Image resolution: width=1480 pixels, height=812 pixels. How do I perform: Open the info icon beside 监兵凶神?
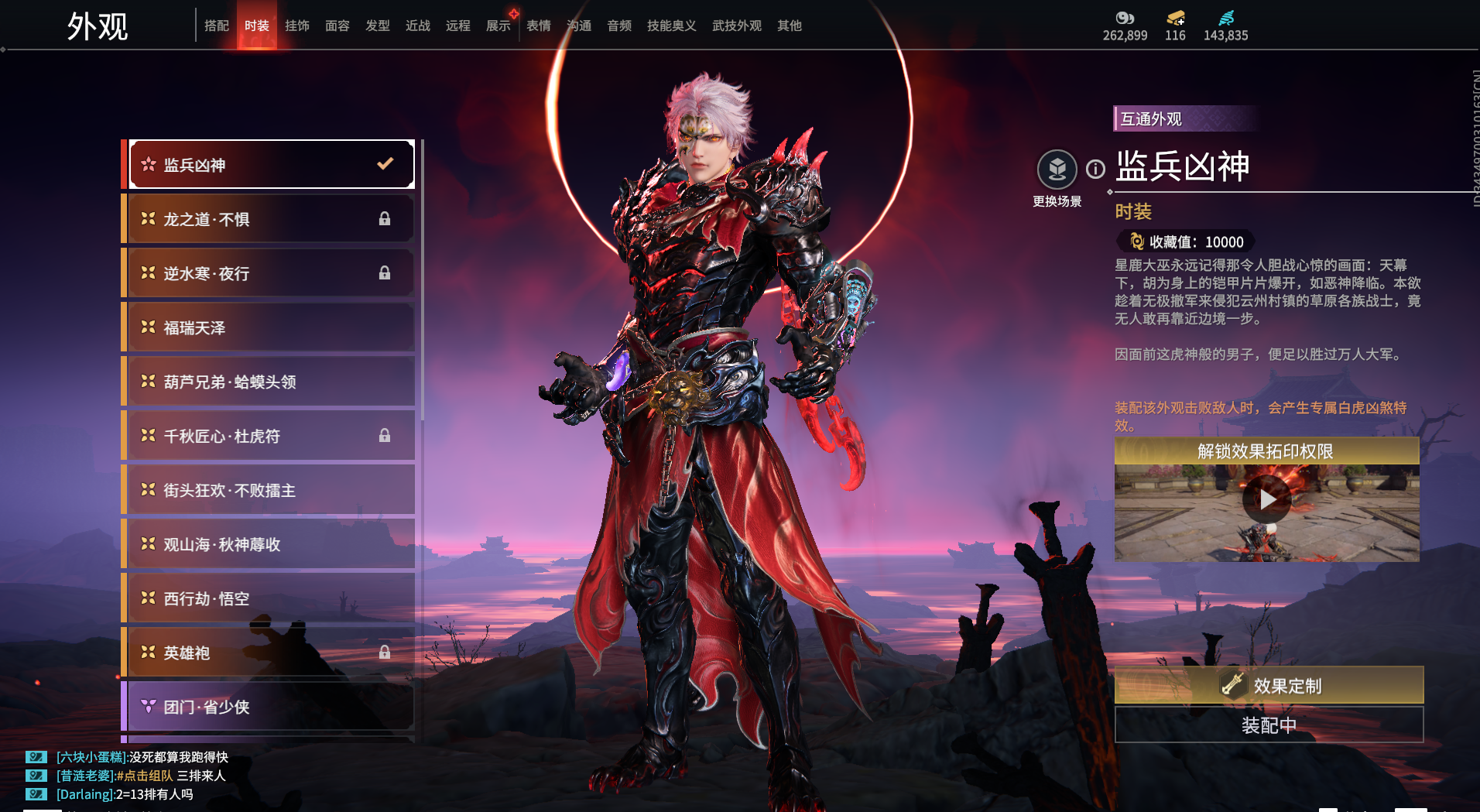[x=1095, y=169]
